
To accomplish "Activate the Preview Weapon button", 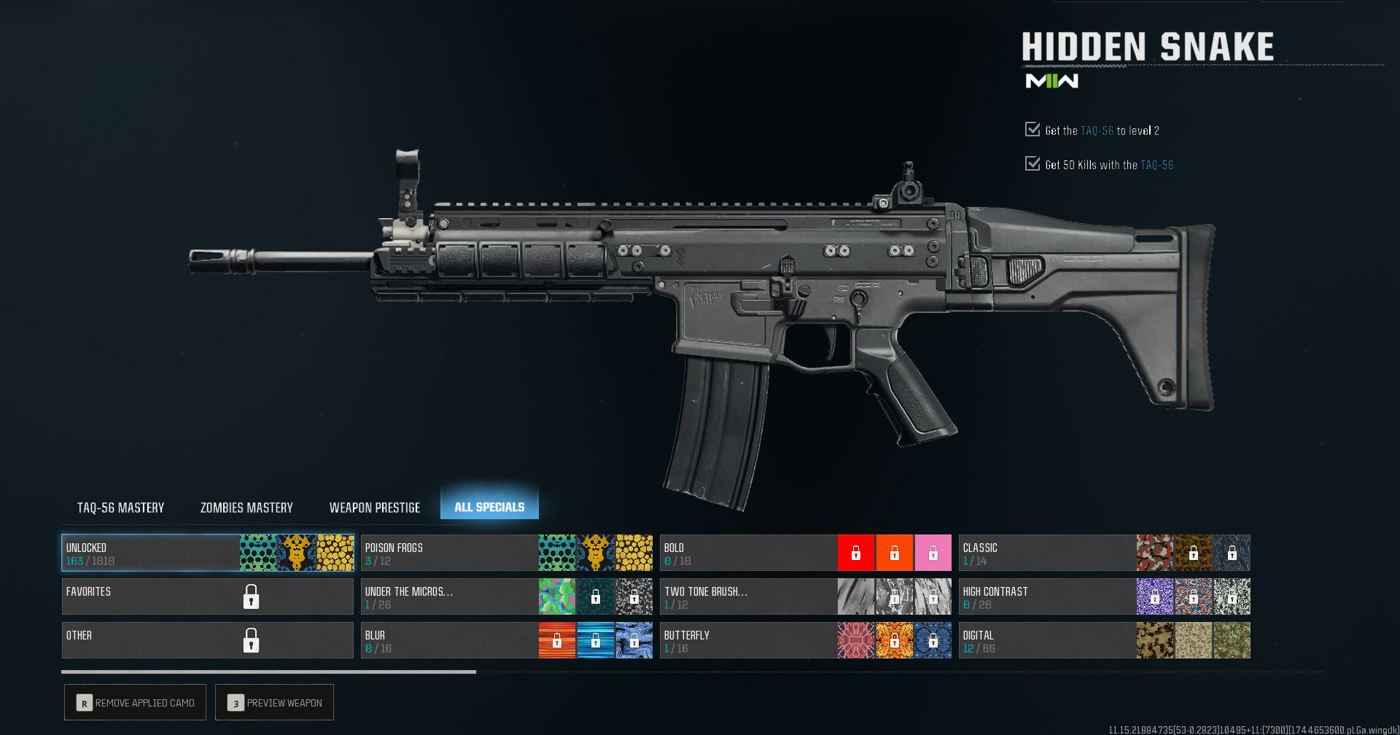I will pos(274,703).
